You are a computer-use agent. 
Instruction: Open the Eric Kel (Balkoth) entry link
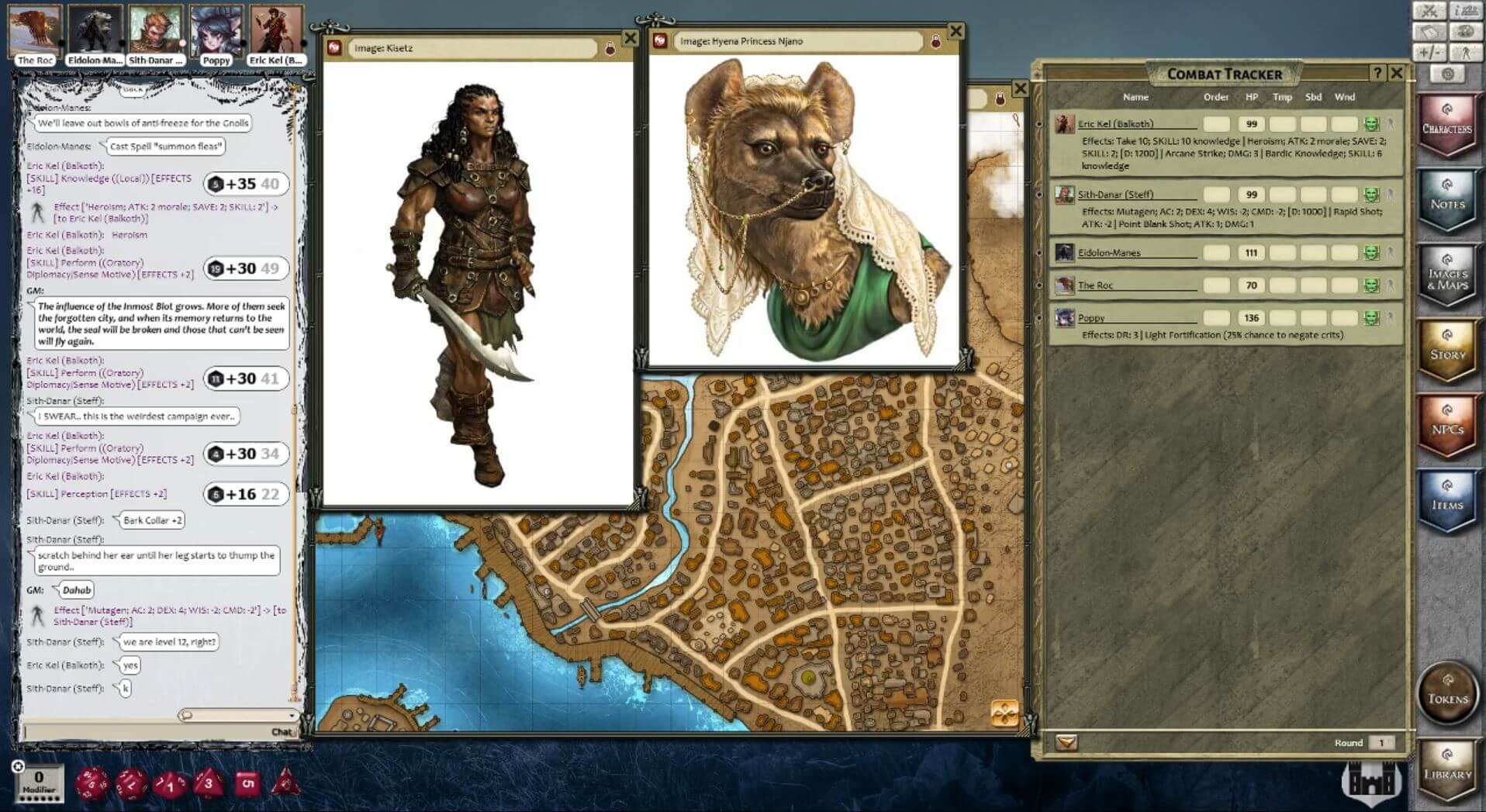(x=1115, y=123)
